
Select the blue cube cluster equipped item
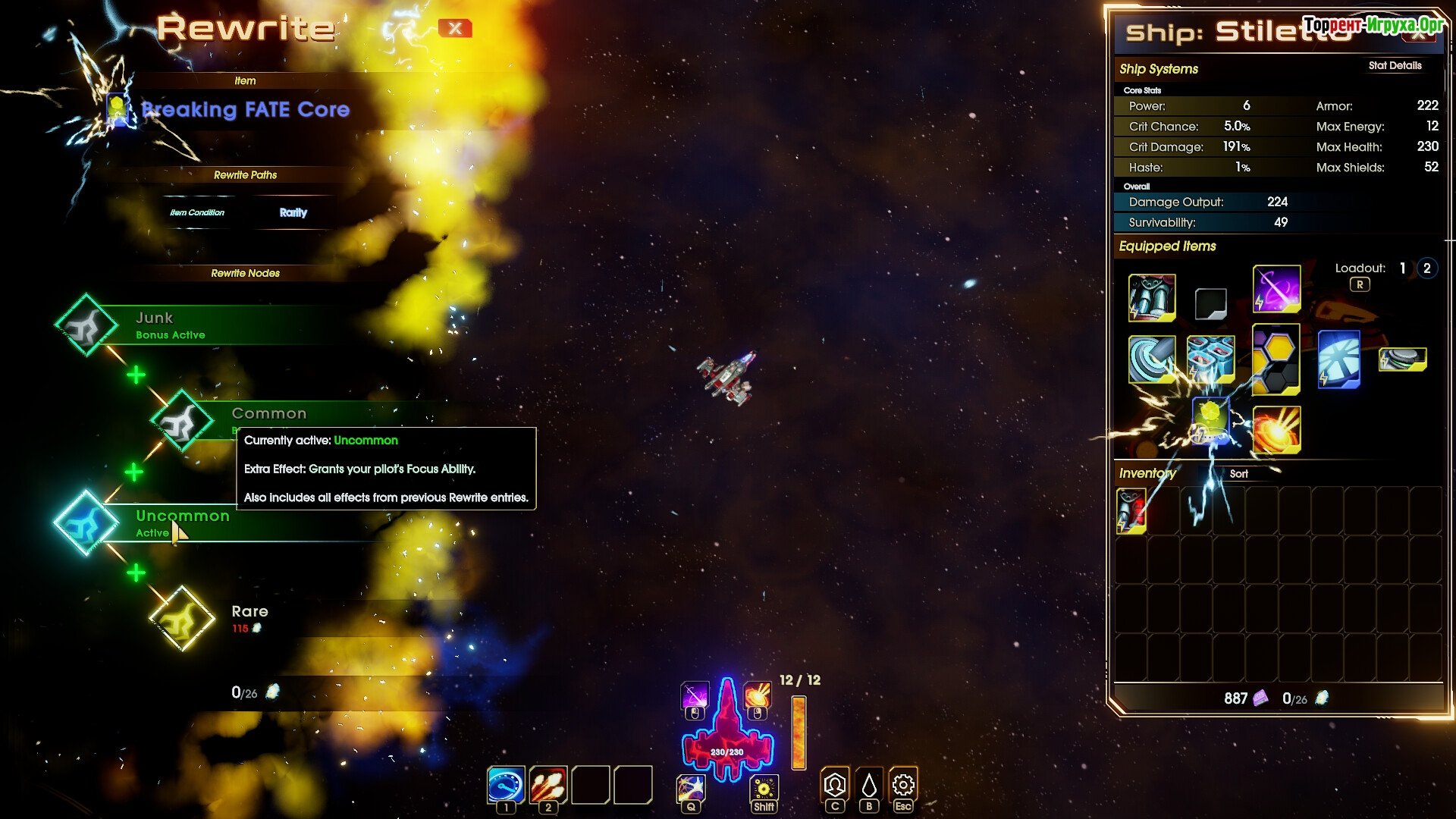(x=1210, y=359)
